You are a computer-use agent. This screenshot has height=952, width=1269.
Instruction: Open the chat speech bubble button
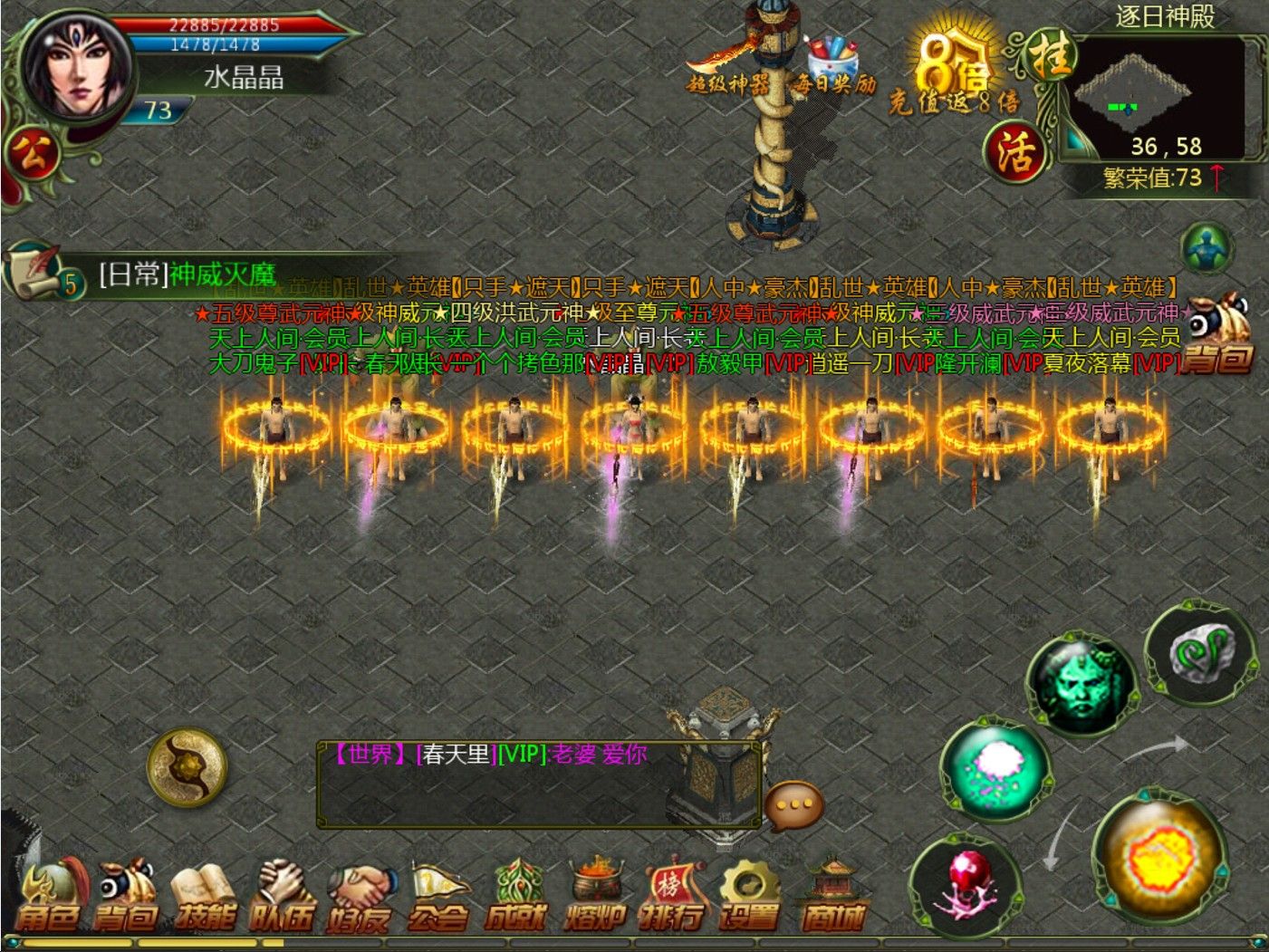click(794, 804)
